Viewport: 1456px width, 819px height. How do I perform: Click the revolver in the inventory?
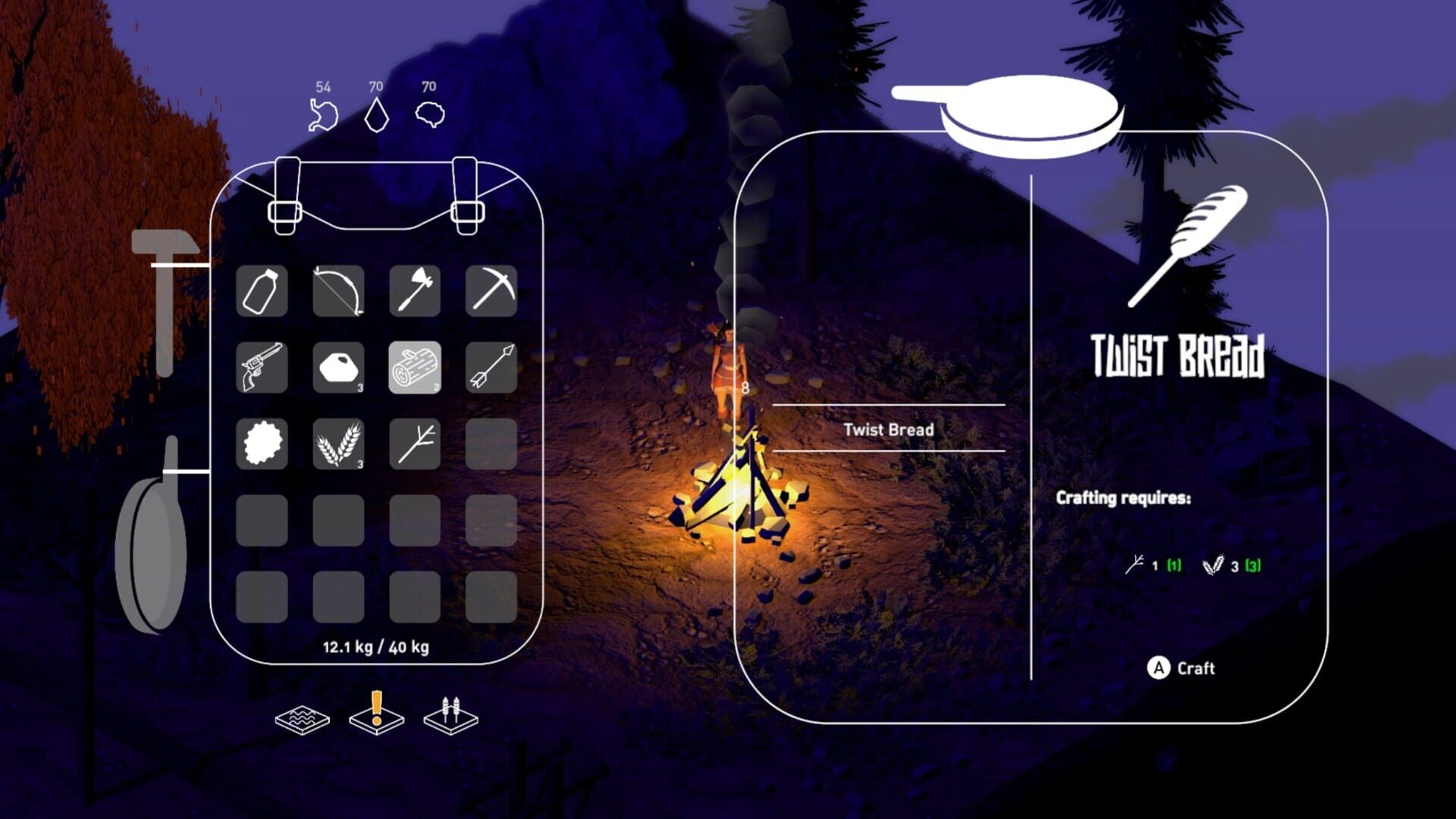tap(262, 368)
